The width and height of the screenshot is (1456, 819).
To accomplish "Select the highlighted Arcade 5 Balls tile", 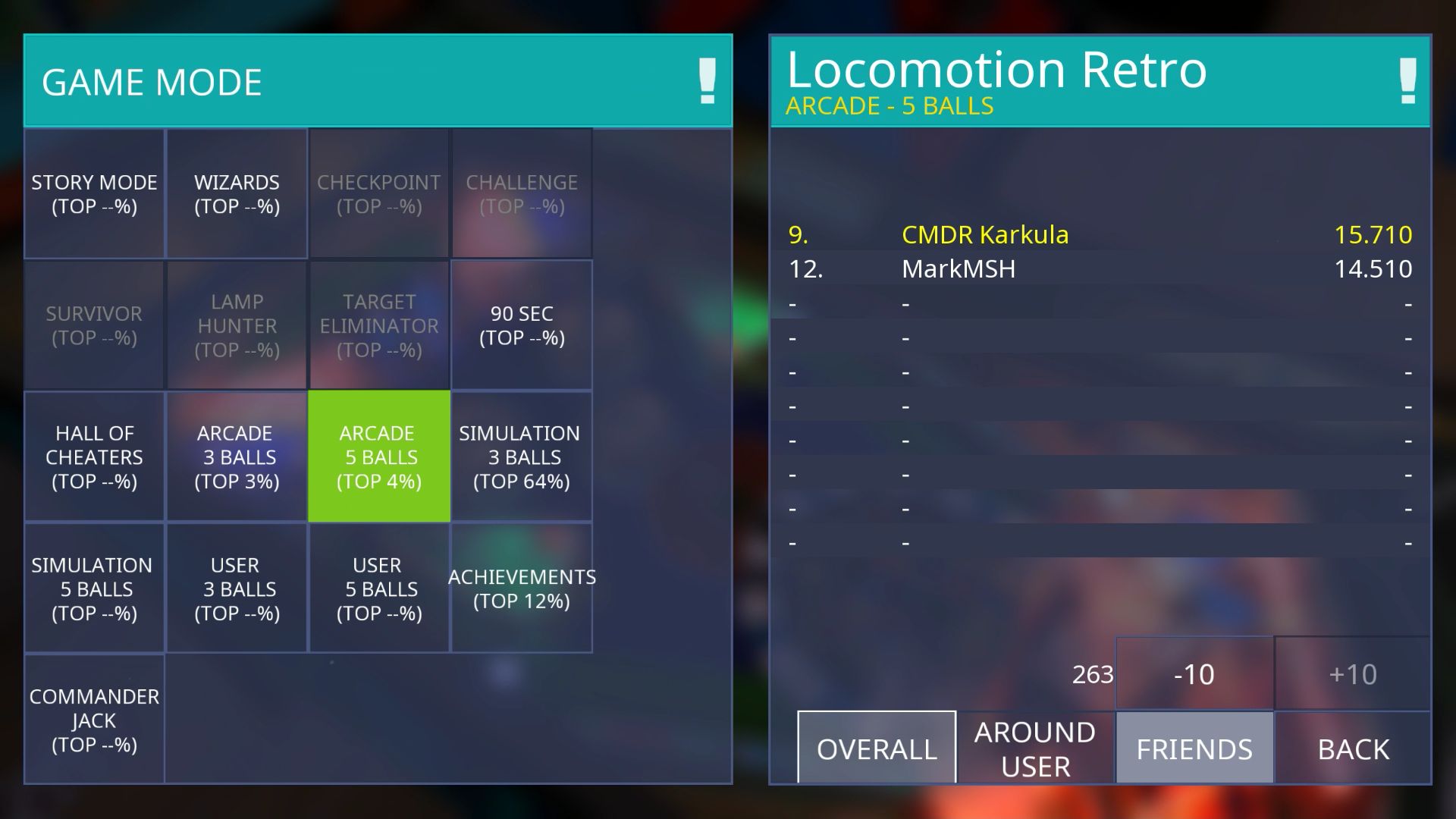I will pos(379,457).
